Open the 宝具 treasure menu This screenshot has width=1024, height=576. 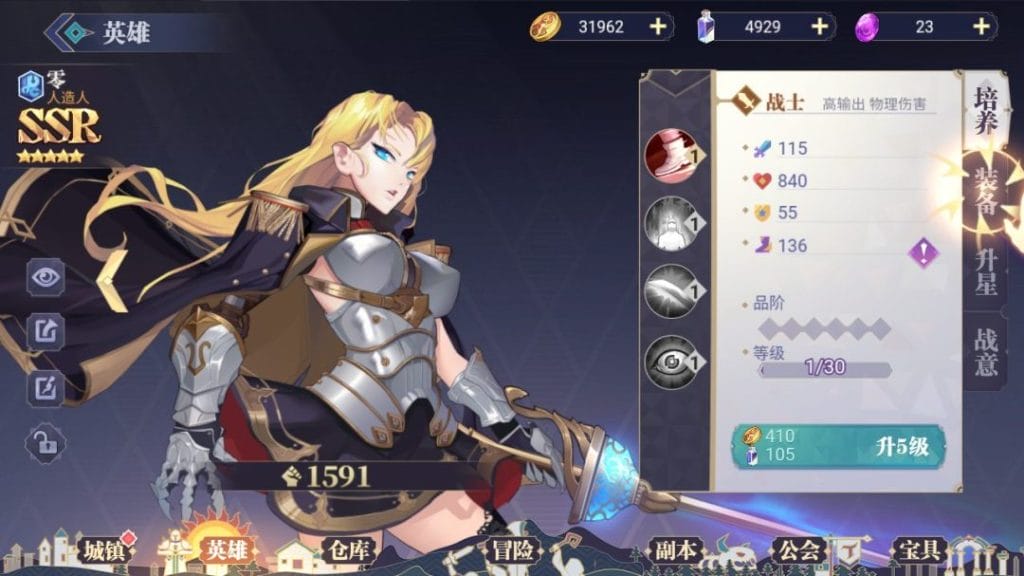[x=917, y=550]
